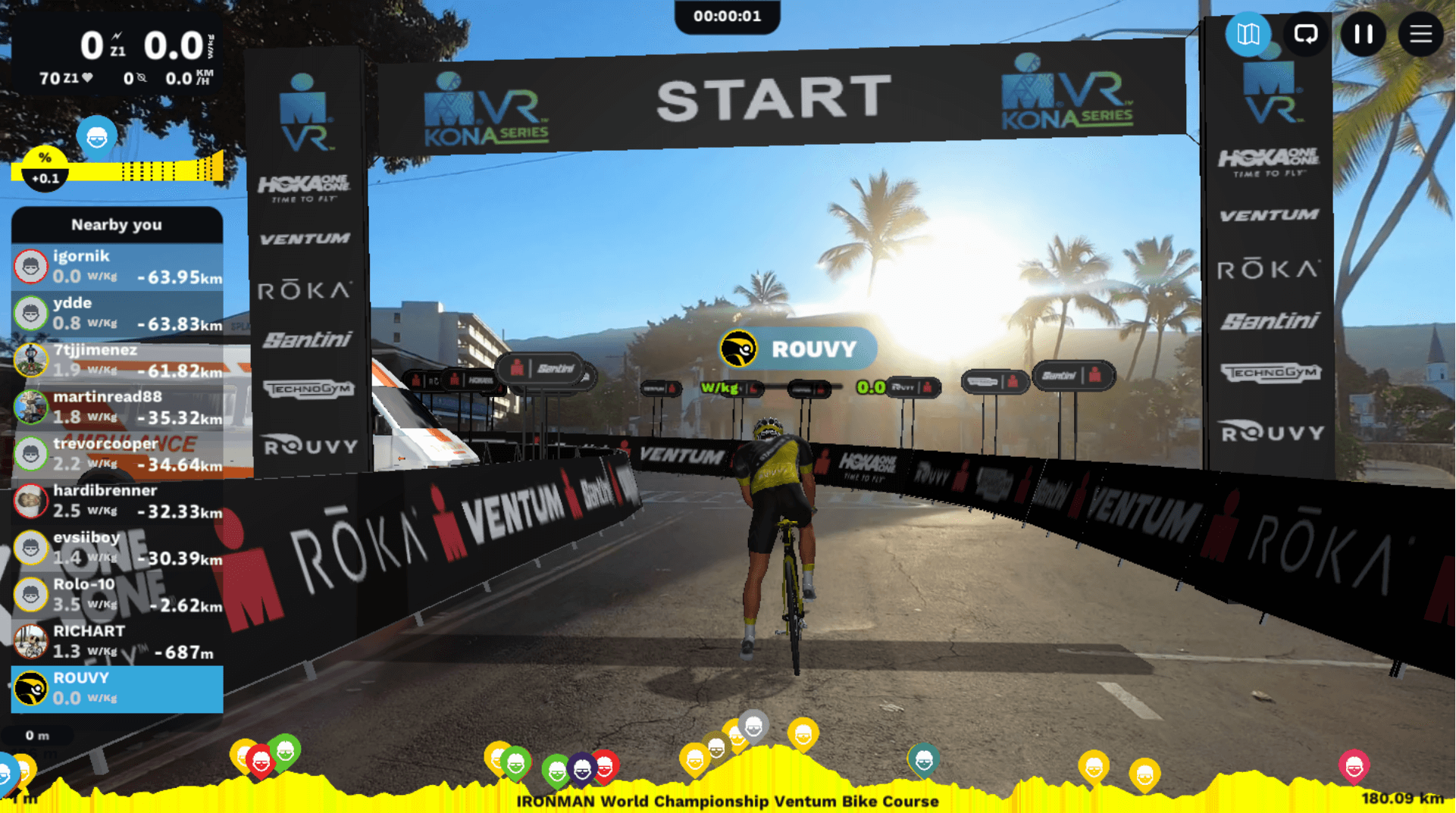Choose 7tjjimenez from nearby riders
Viewport: 1456px width, 813px height.
117,361
